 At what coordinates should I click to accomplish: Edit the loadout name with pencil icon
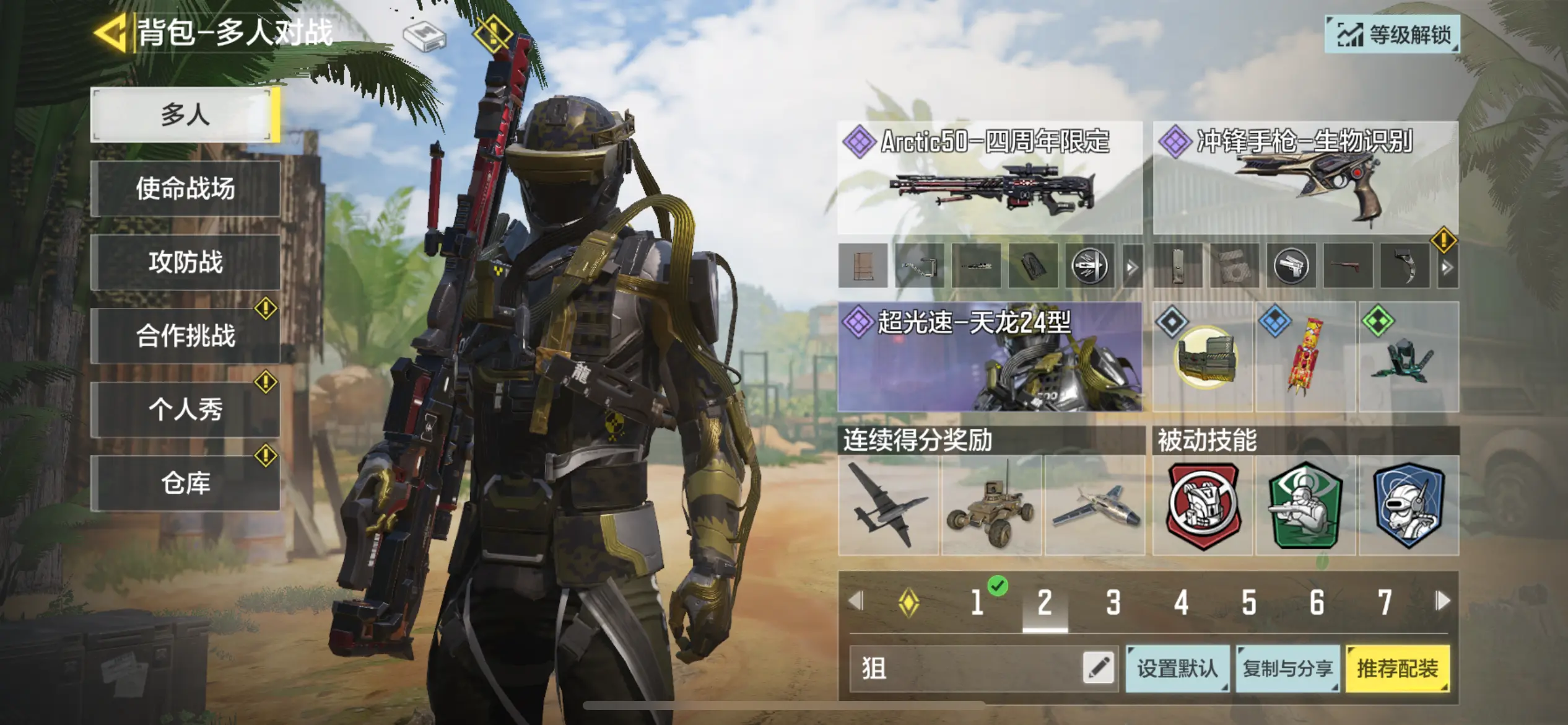click(1098, 668)
